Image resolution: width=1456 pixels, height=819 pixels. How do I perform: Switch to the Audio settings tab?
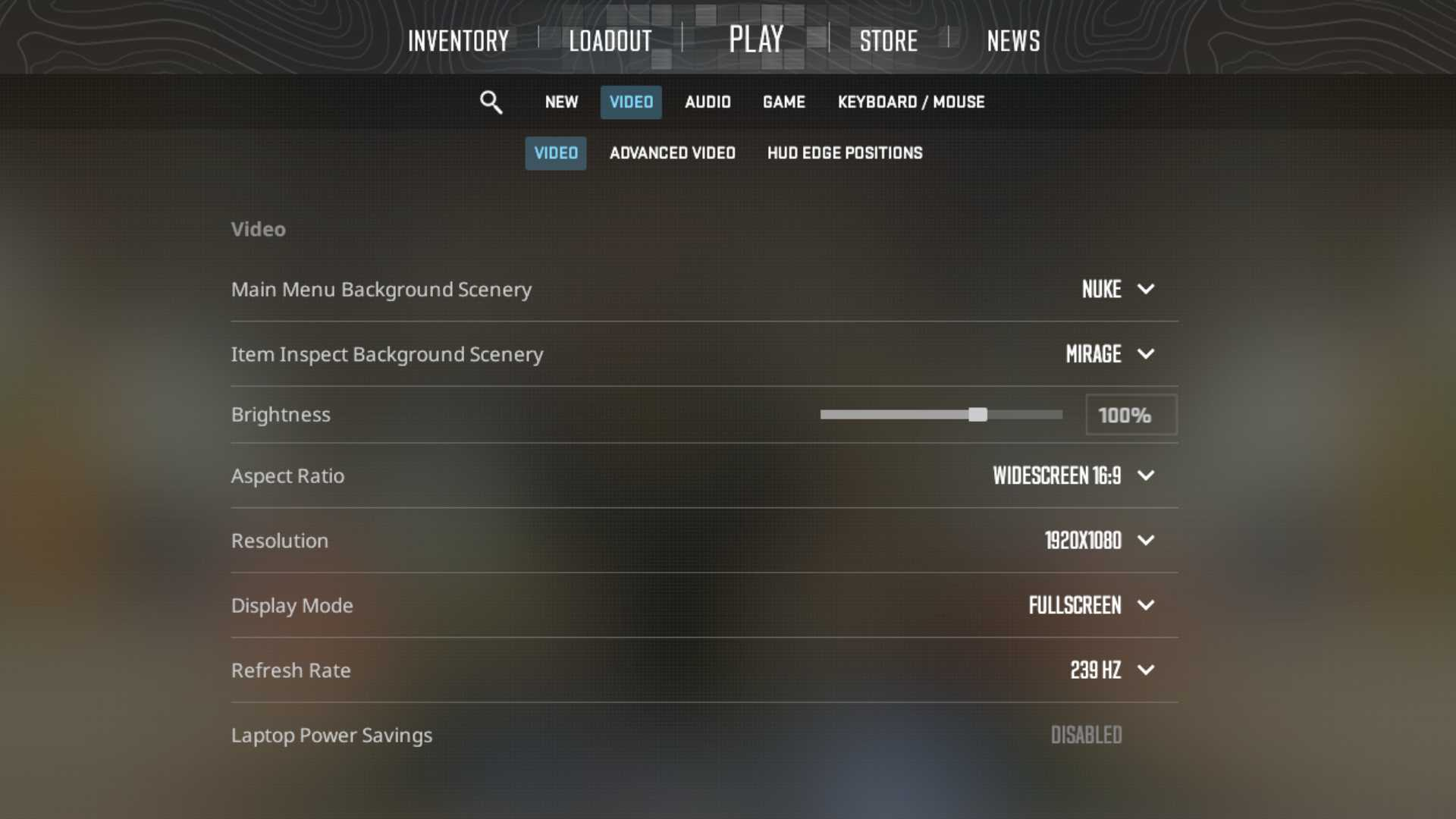707,102
